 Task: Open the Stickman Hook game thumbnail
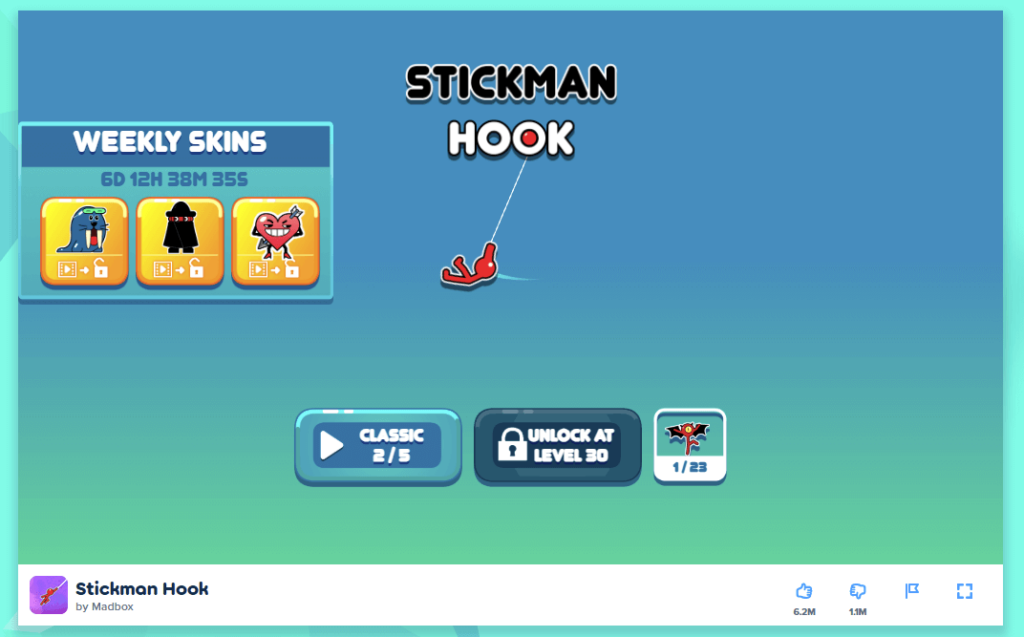pyautogui.click(x=48, y=595)
